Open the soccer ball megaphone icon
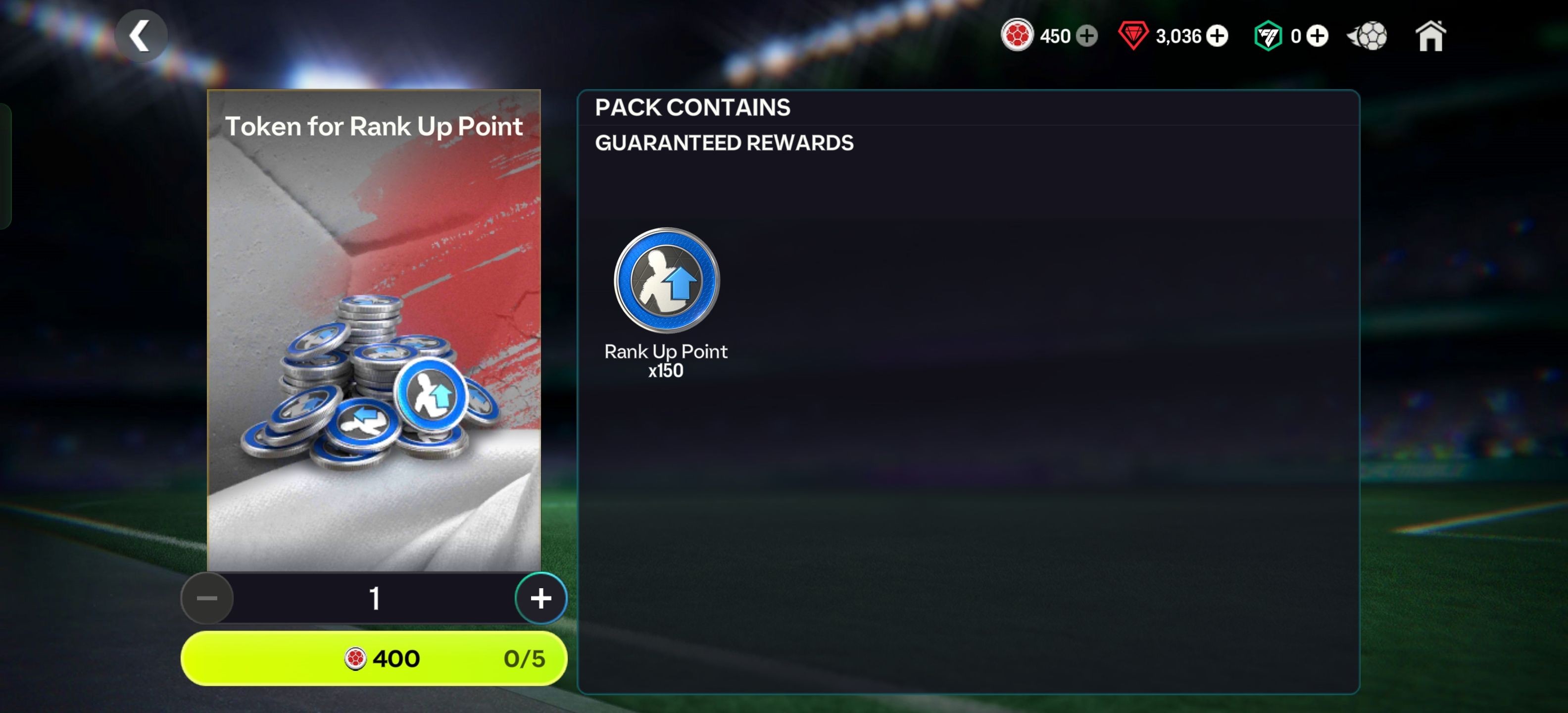This screenshot has height=713, width=1568. (x=1368, y=36)
